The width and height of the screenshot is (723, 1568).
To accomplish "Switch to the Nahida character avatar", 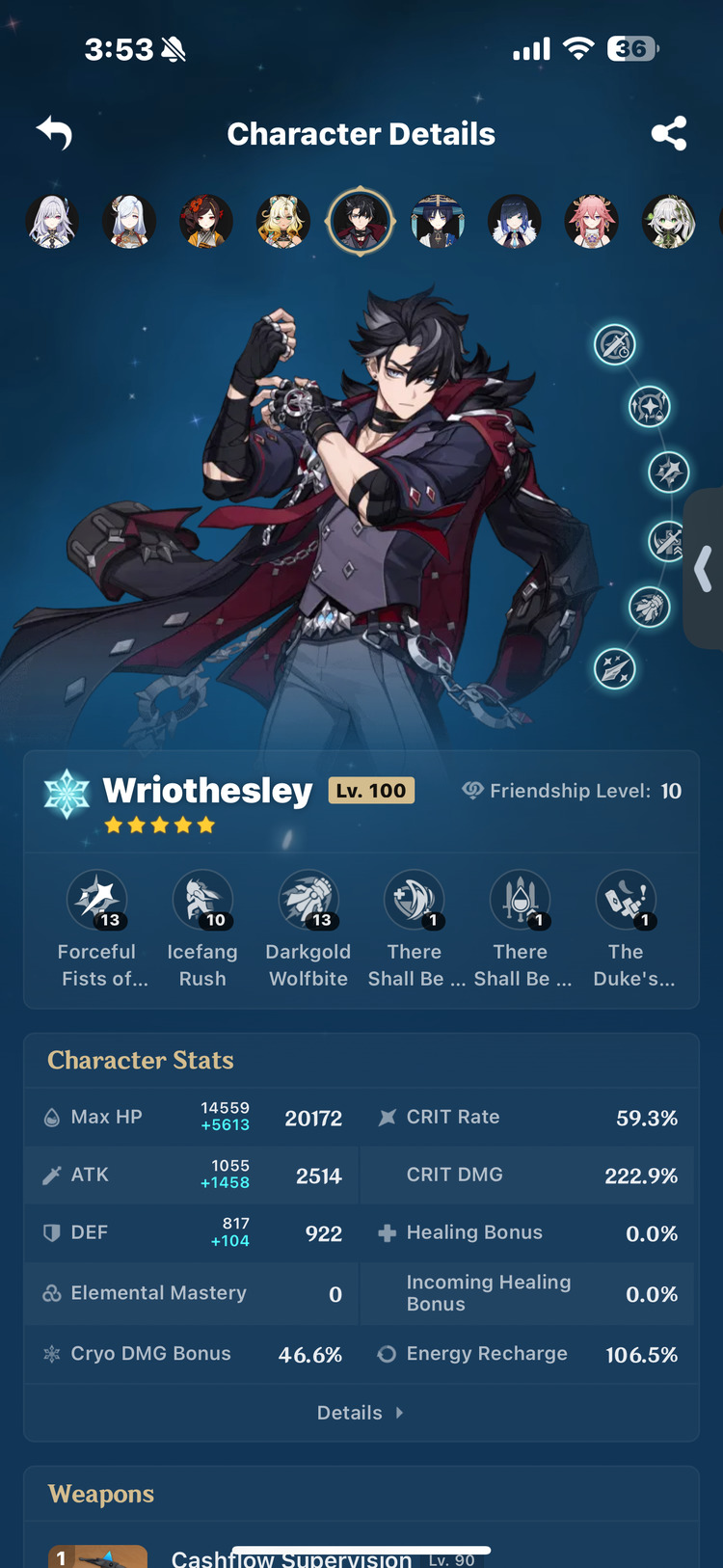I will [x=668, y=221].
